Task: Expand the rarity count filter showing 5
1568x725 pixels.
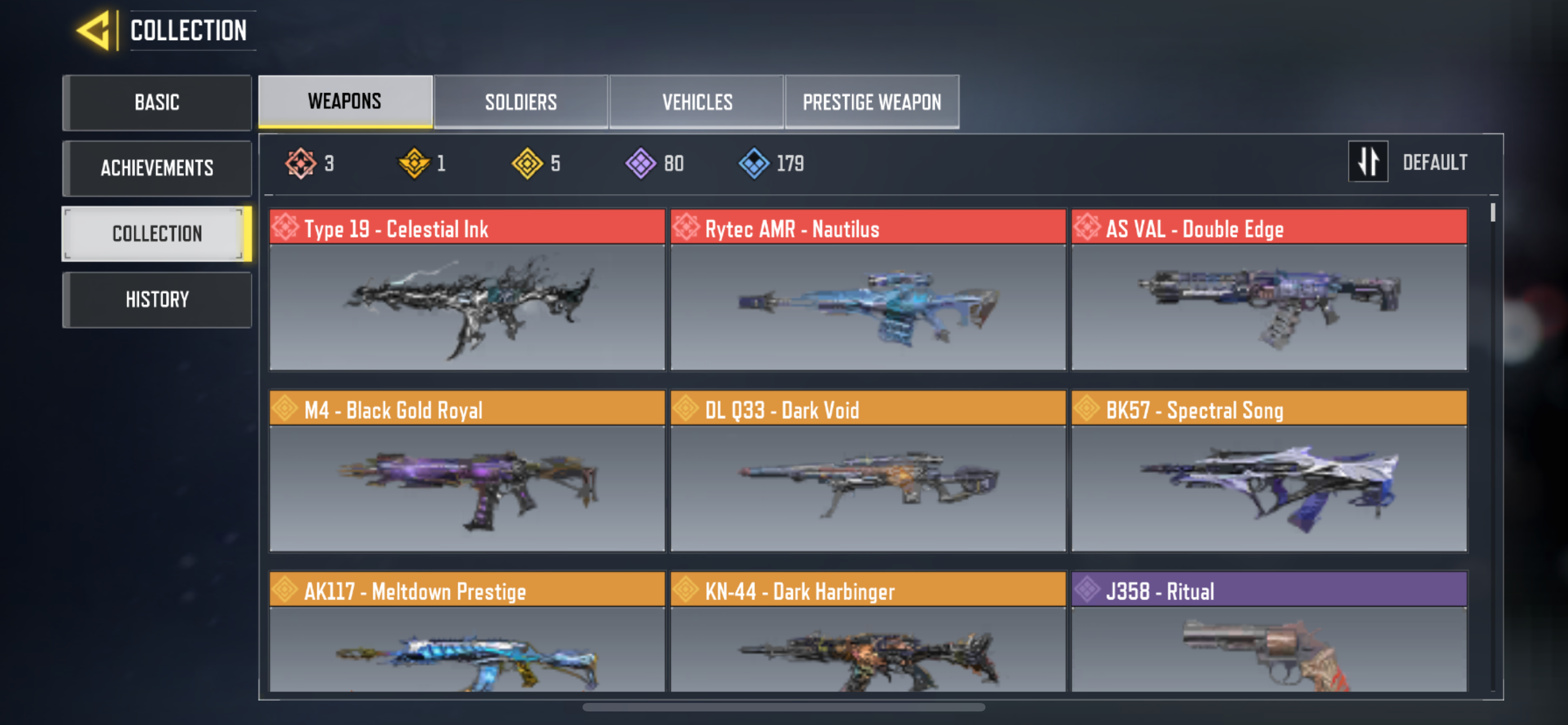Action: pyautogui.click(x=528, y=163)
